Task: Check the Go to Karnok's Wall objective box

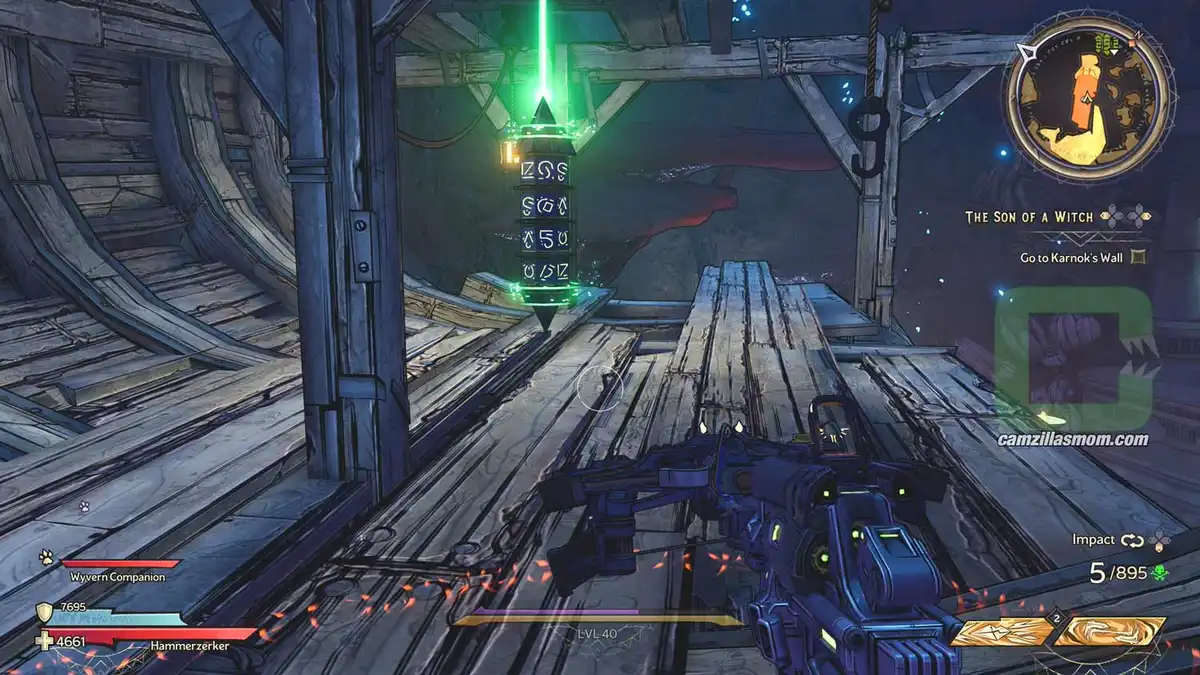Action: click(x=1137, y=257)
